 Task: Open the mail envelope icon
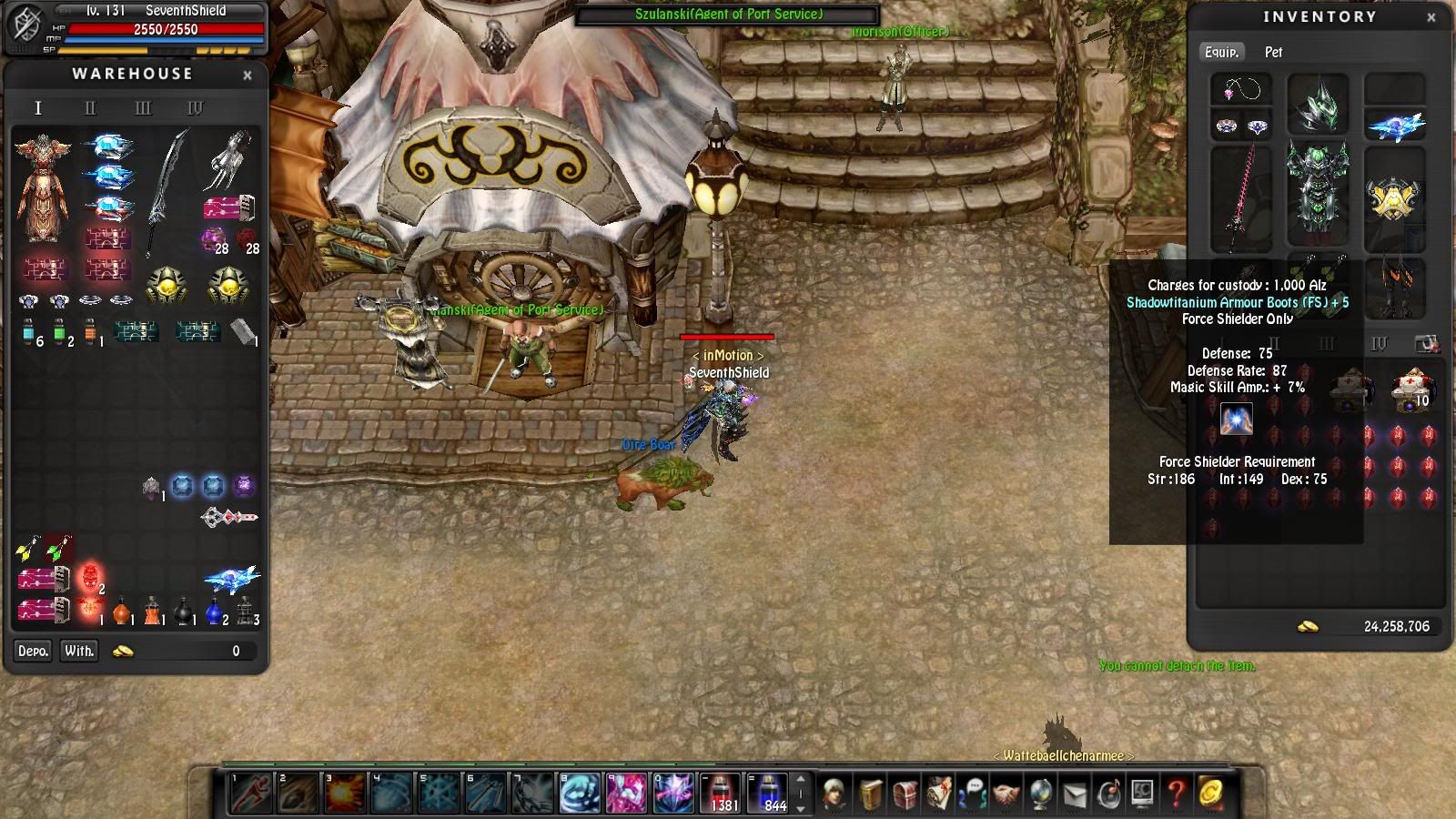tap(1075, 794)
